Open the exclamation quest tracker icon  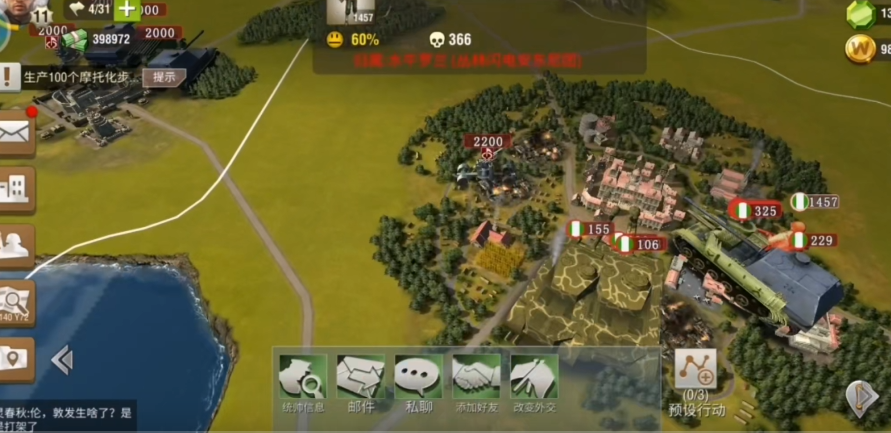pyautogui.click(x=9, y=77)
